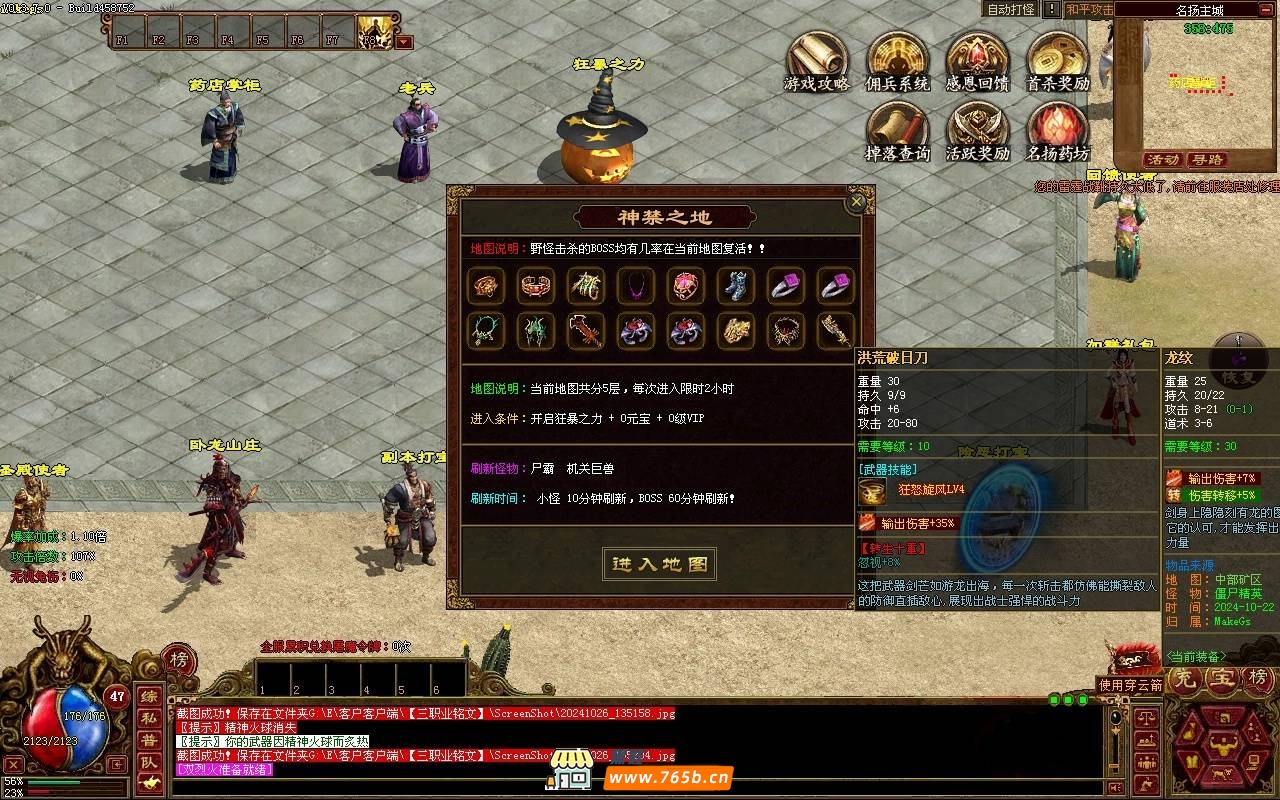Open the 名扬药坊 potion shop

[1057, 133]
